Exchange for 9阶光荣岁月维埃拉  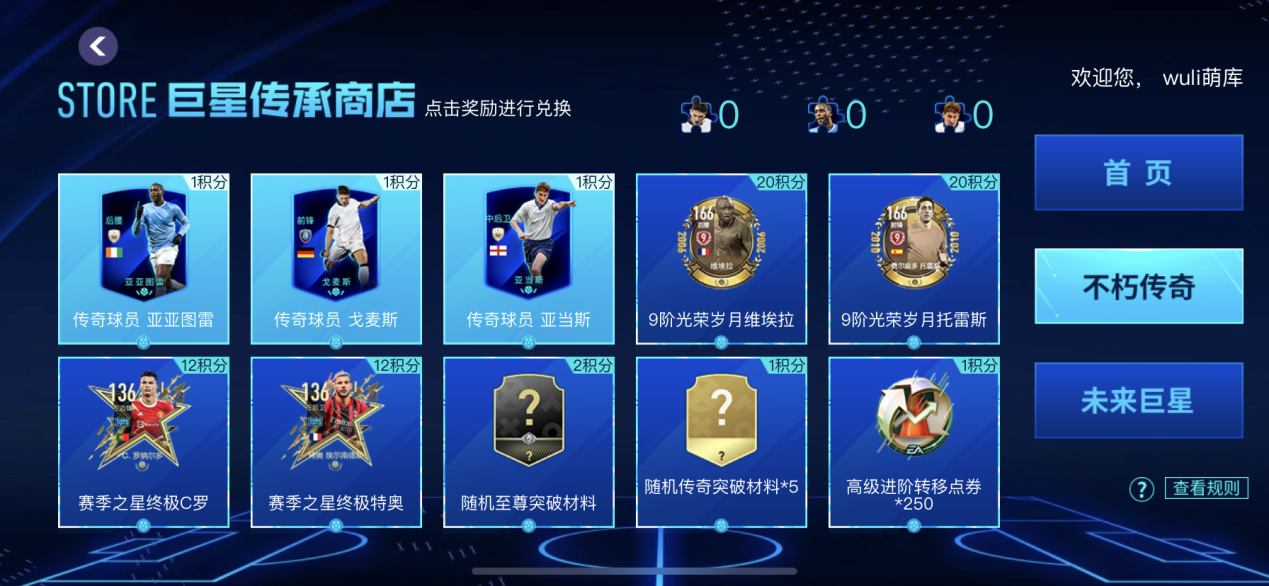click(721, 258)
